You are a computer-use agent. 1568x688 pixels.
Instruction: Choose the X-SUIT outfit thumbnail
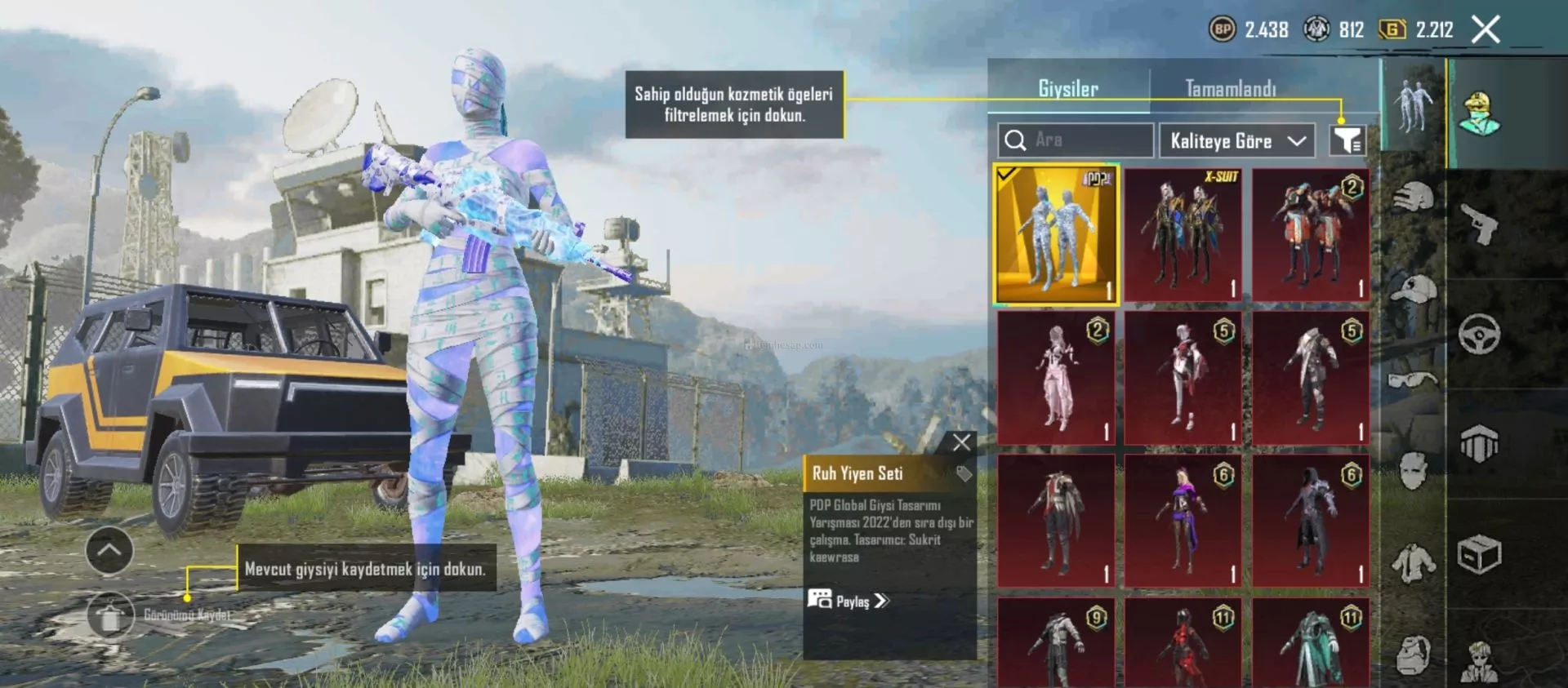pos(1183,234)
